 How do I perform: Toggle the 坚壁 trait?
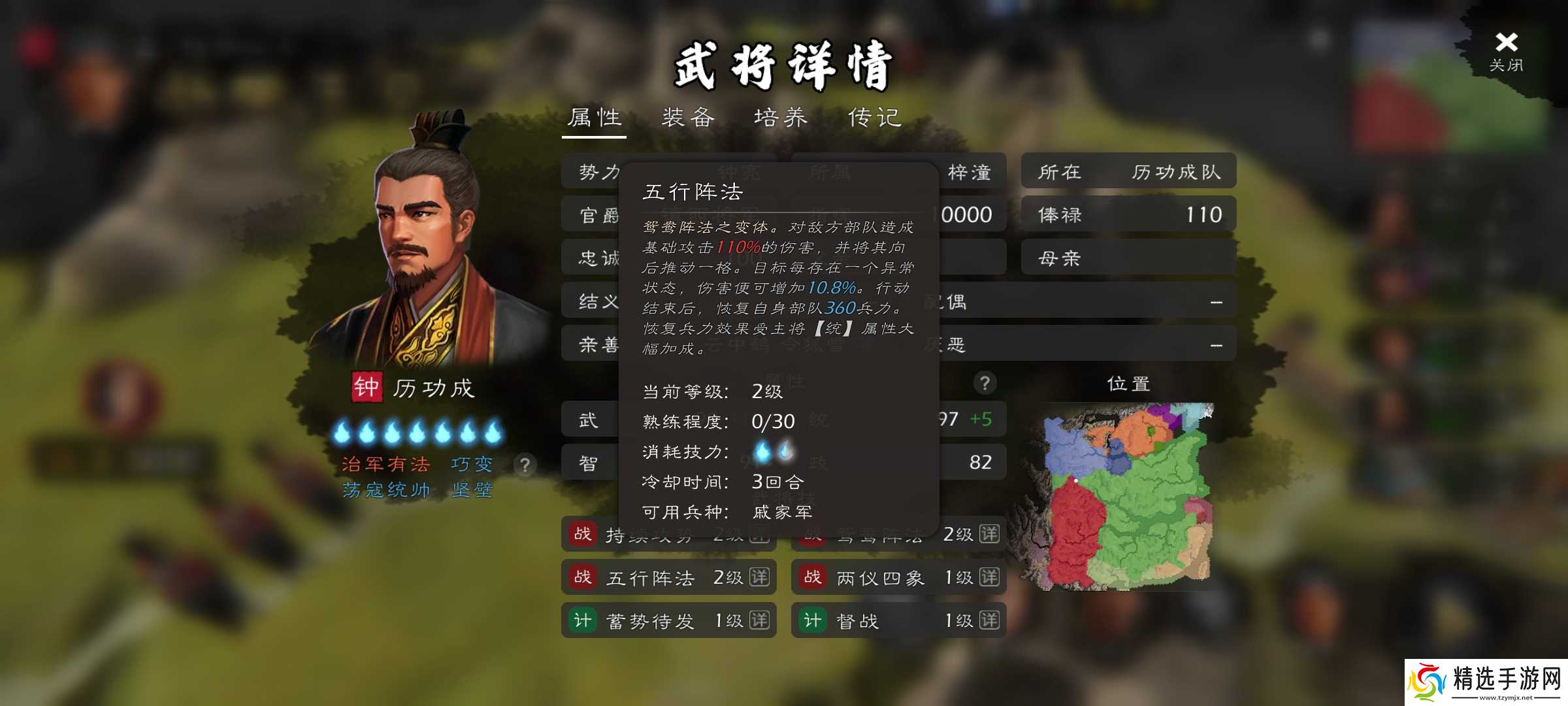pyautogui.click(x=472, y=490)
